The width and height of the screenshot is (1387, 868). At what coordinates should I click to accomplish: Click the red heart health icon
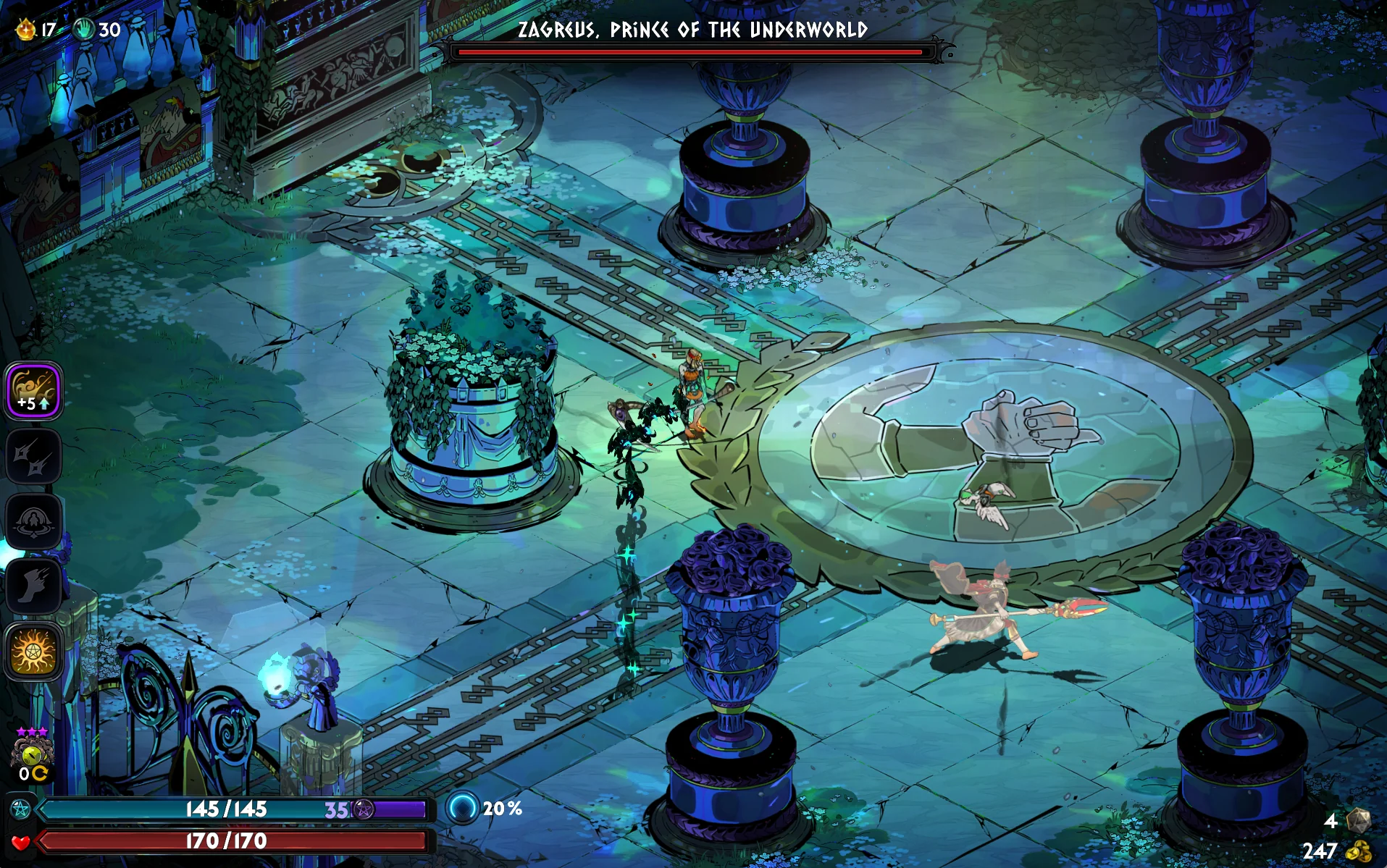click(20, 841)
